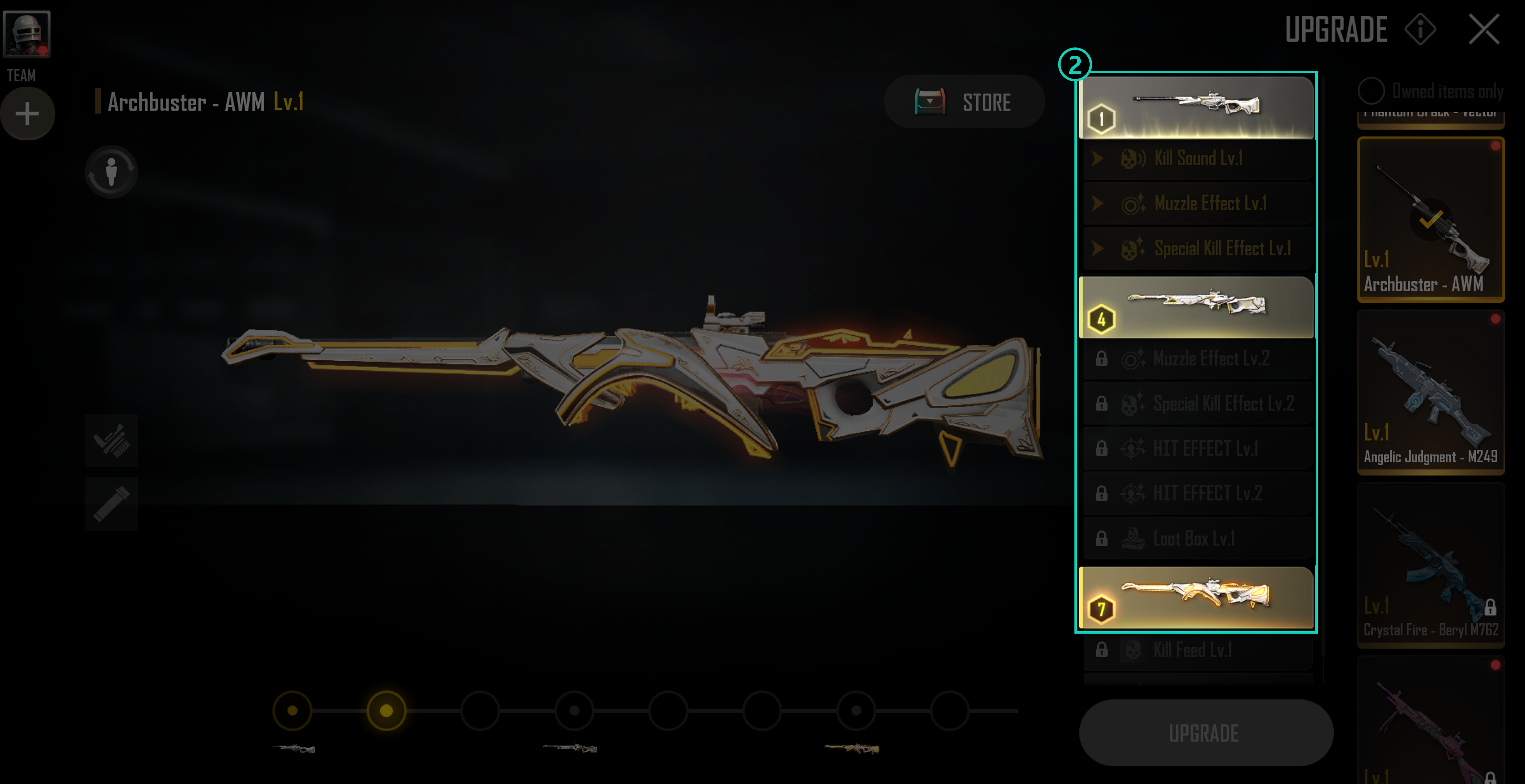The image size is (1525, 784).
Task: Add a teammate with the plus button
Action: tap(27, 114)
